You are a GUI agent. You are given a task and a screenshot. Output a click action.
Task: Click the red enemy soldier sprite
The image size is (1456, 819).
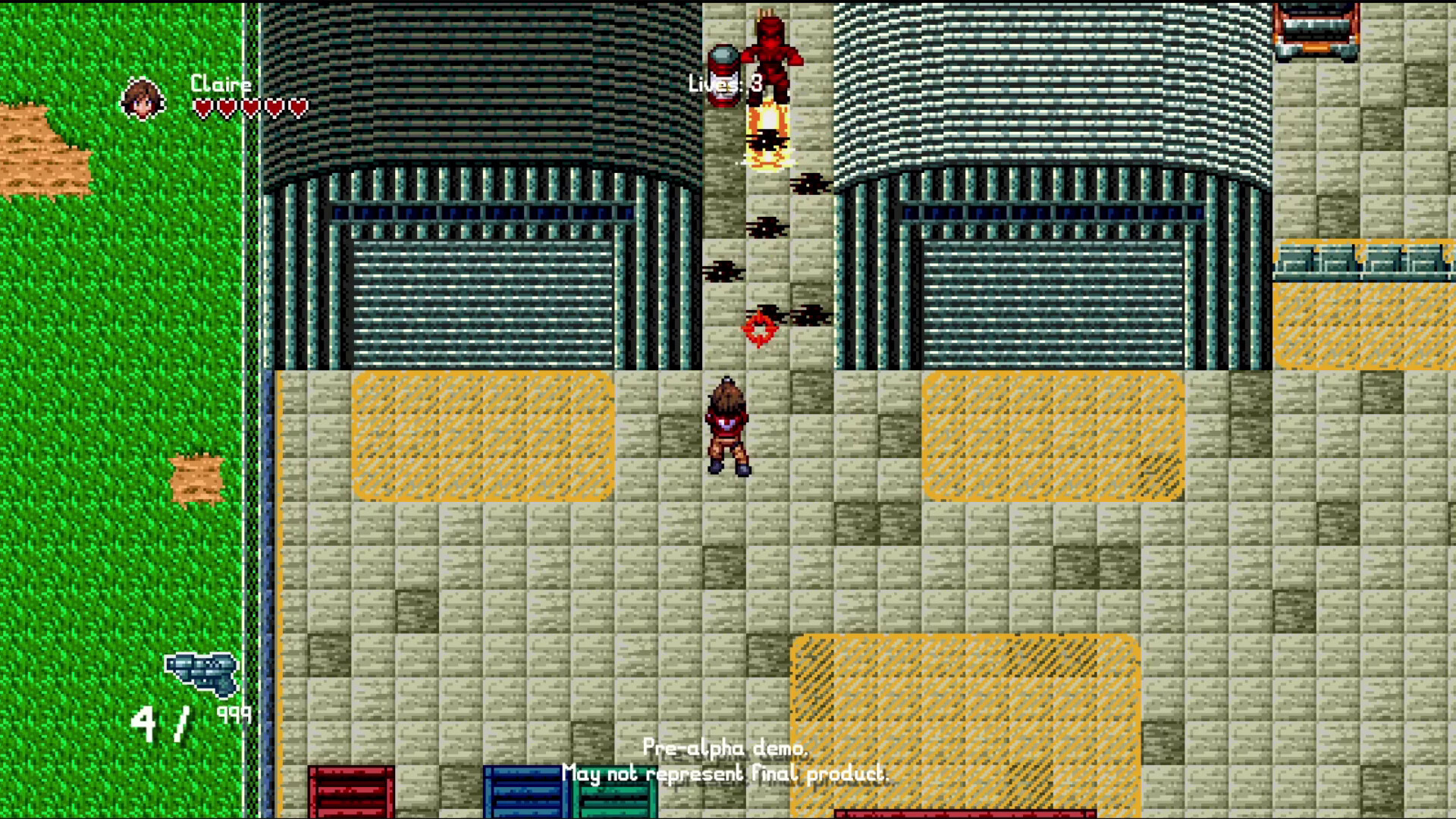(773, 53)
